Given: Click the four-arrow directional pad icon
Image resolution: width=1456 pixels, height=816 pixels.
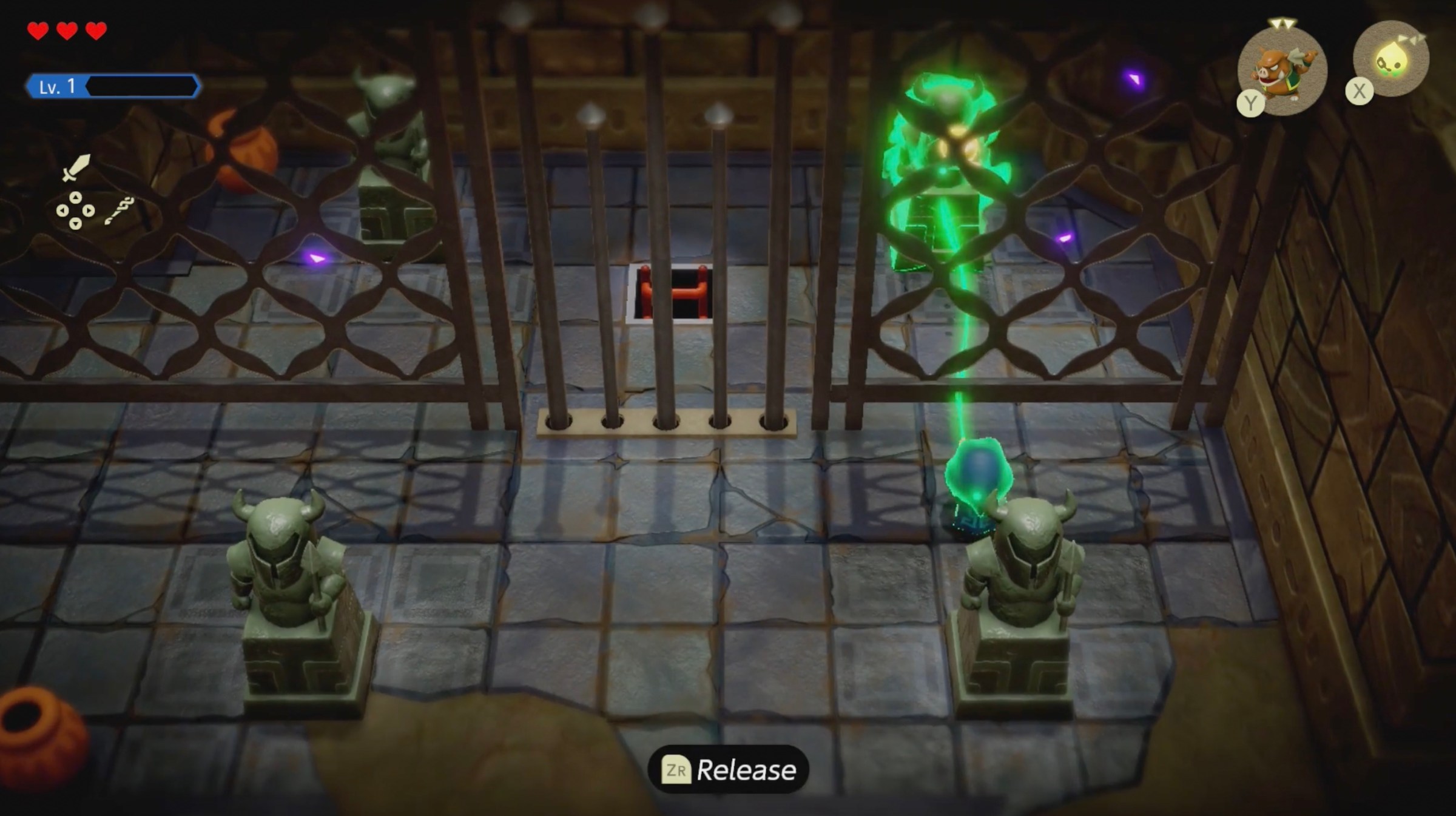Looking at the screenshot, I should [x=75, y=211].
